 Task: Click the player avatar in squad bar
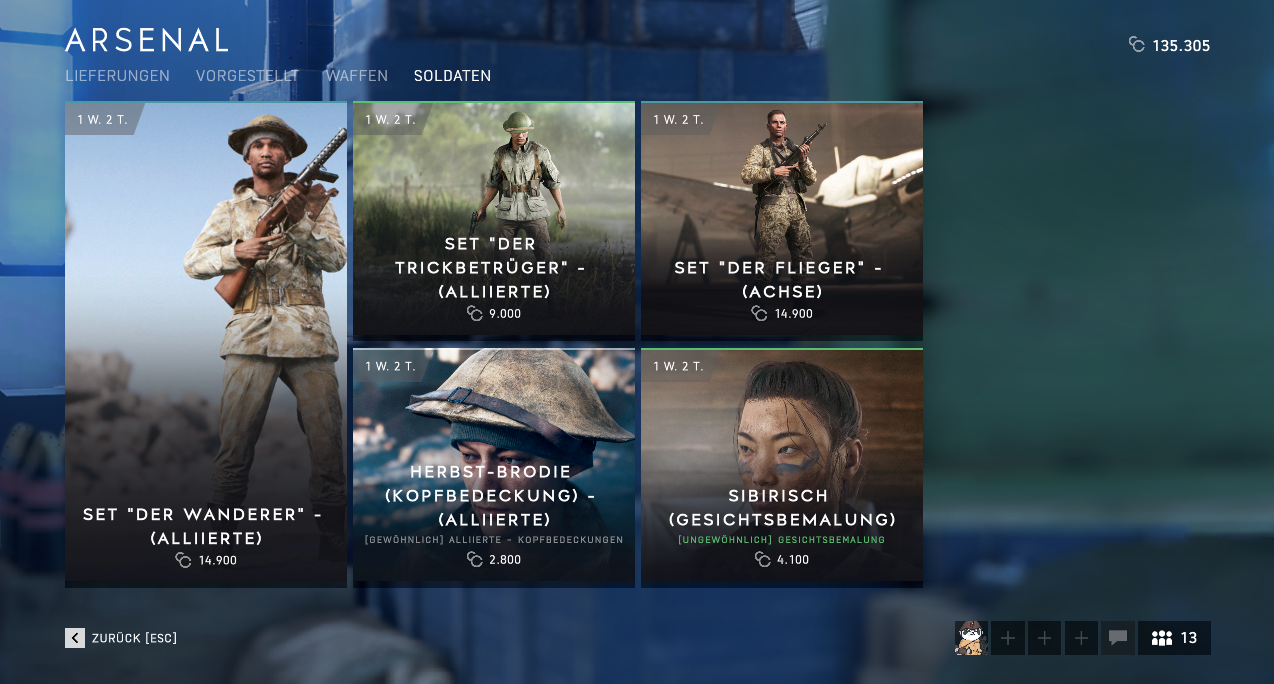971,638
